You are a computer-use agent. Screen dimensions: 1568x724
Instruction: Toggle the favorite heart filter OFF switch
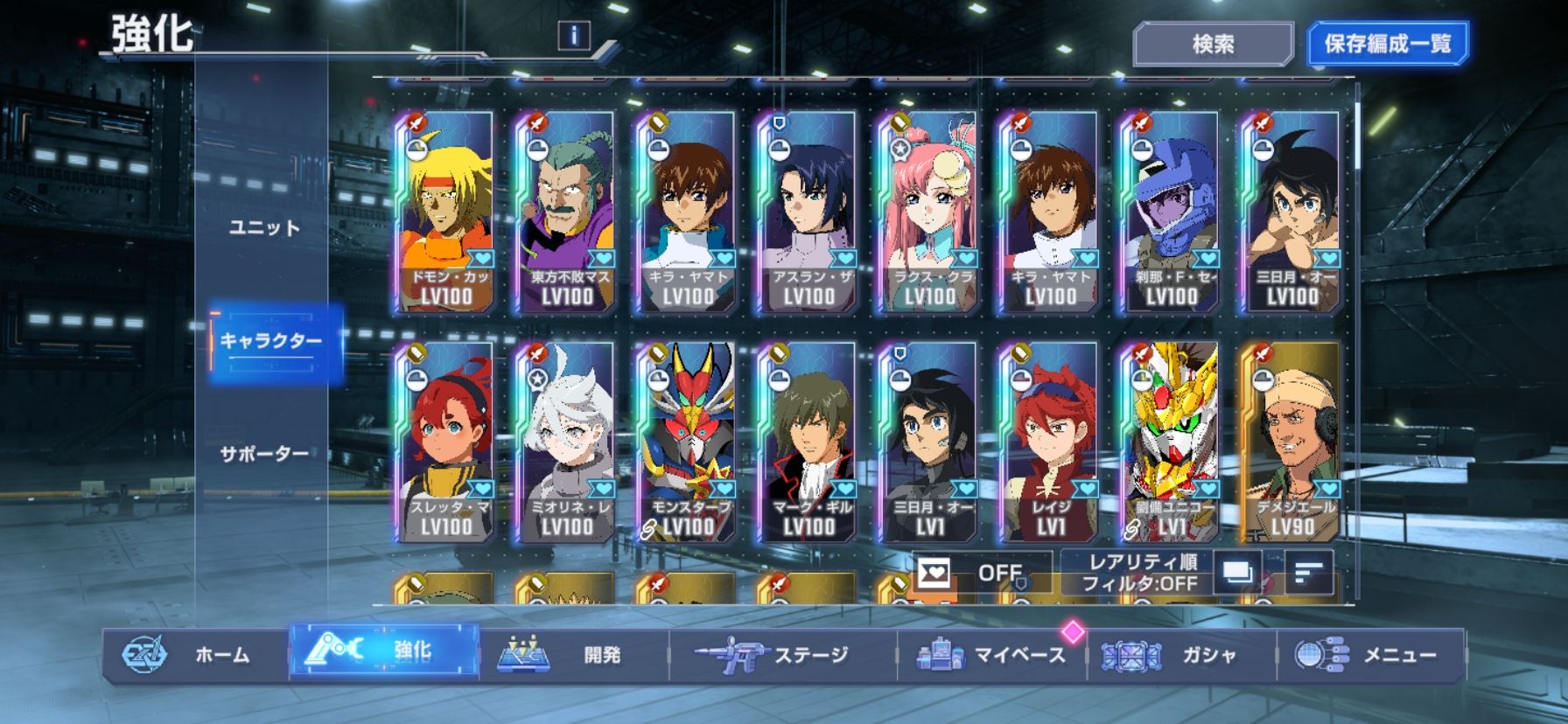pyautogui.click(x=980, y=573)
